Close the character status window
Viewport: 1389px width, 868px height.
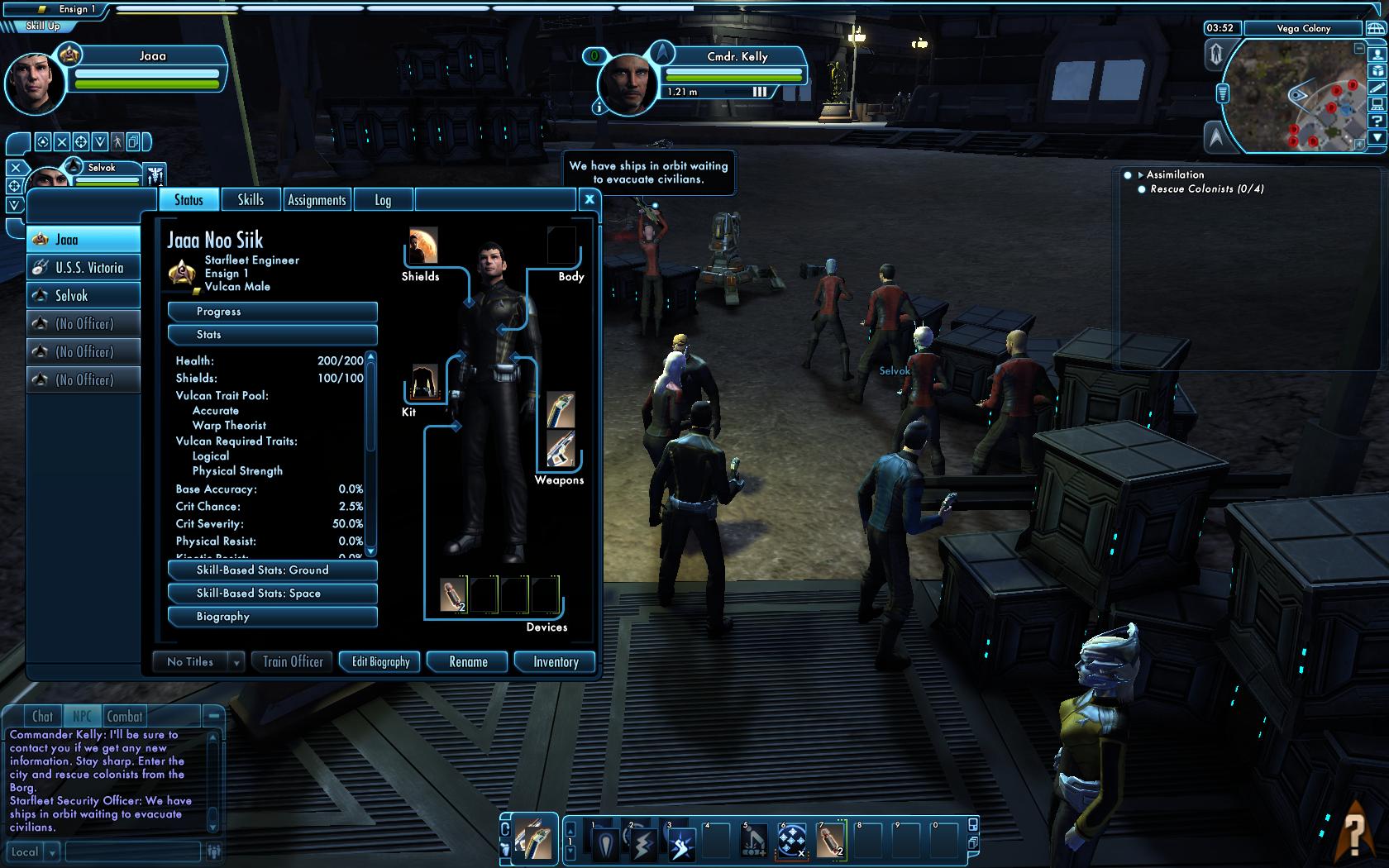589,198
